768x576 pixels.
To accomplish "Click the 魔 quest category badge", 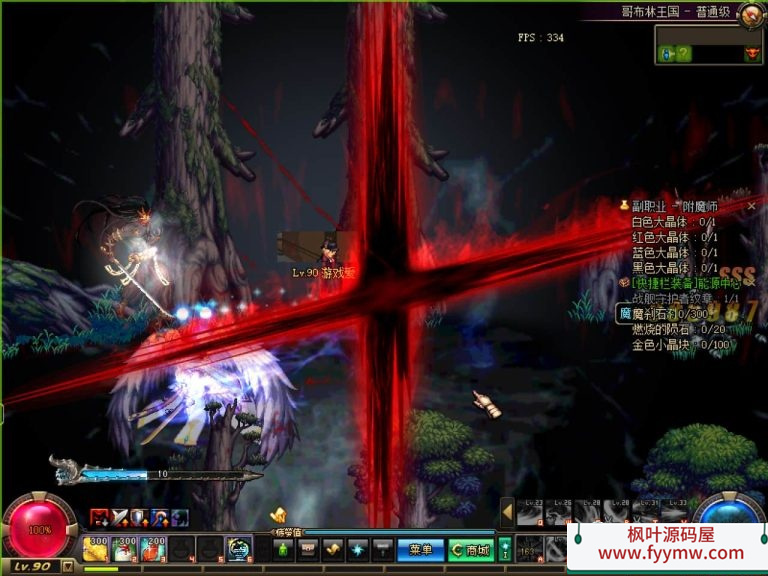I will point(625,314).
